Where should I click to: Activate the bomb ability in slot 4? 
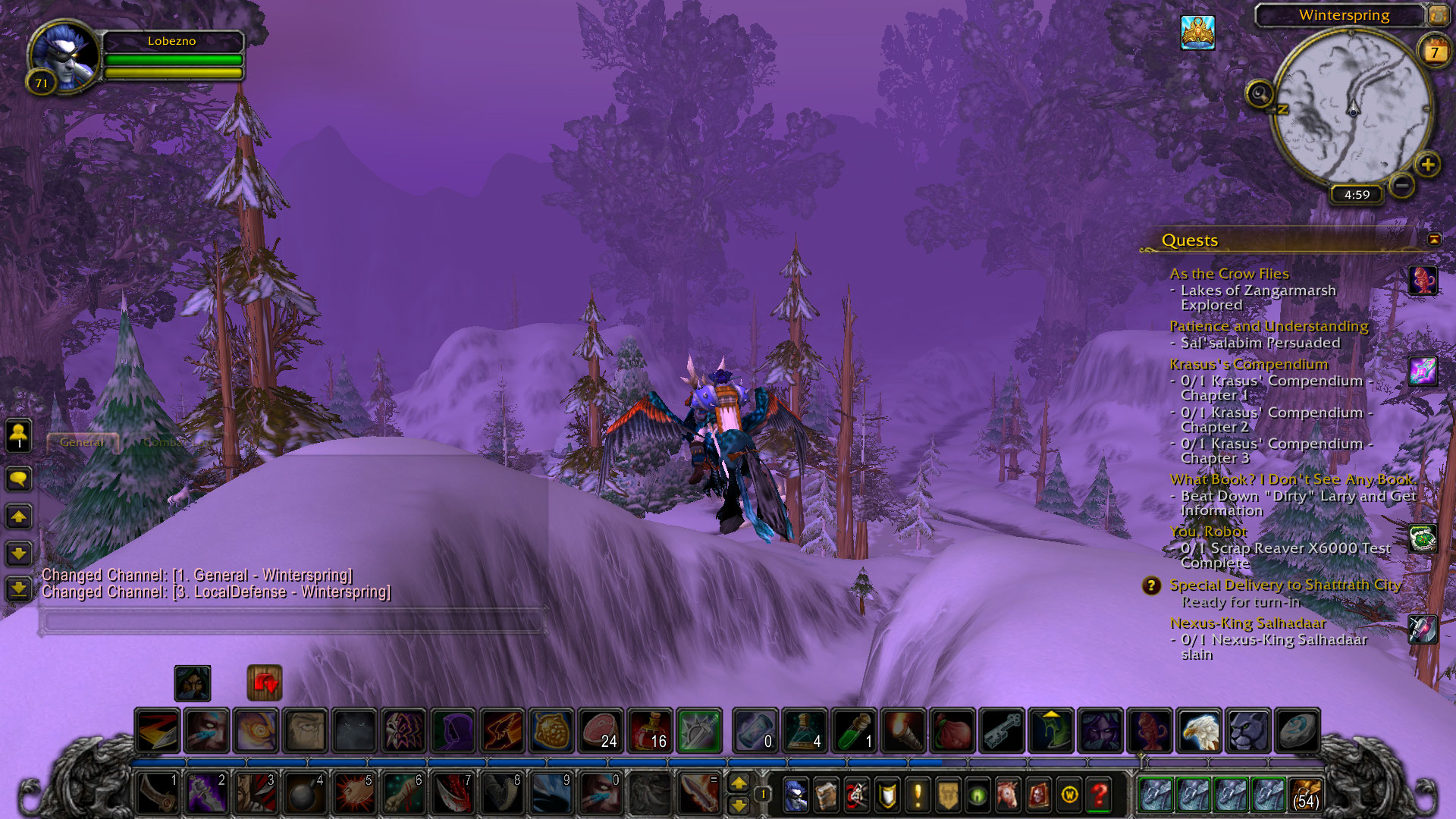(305, 794)
